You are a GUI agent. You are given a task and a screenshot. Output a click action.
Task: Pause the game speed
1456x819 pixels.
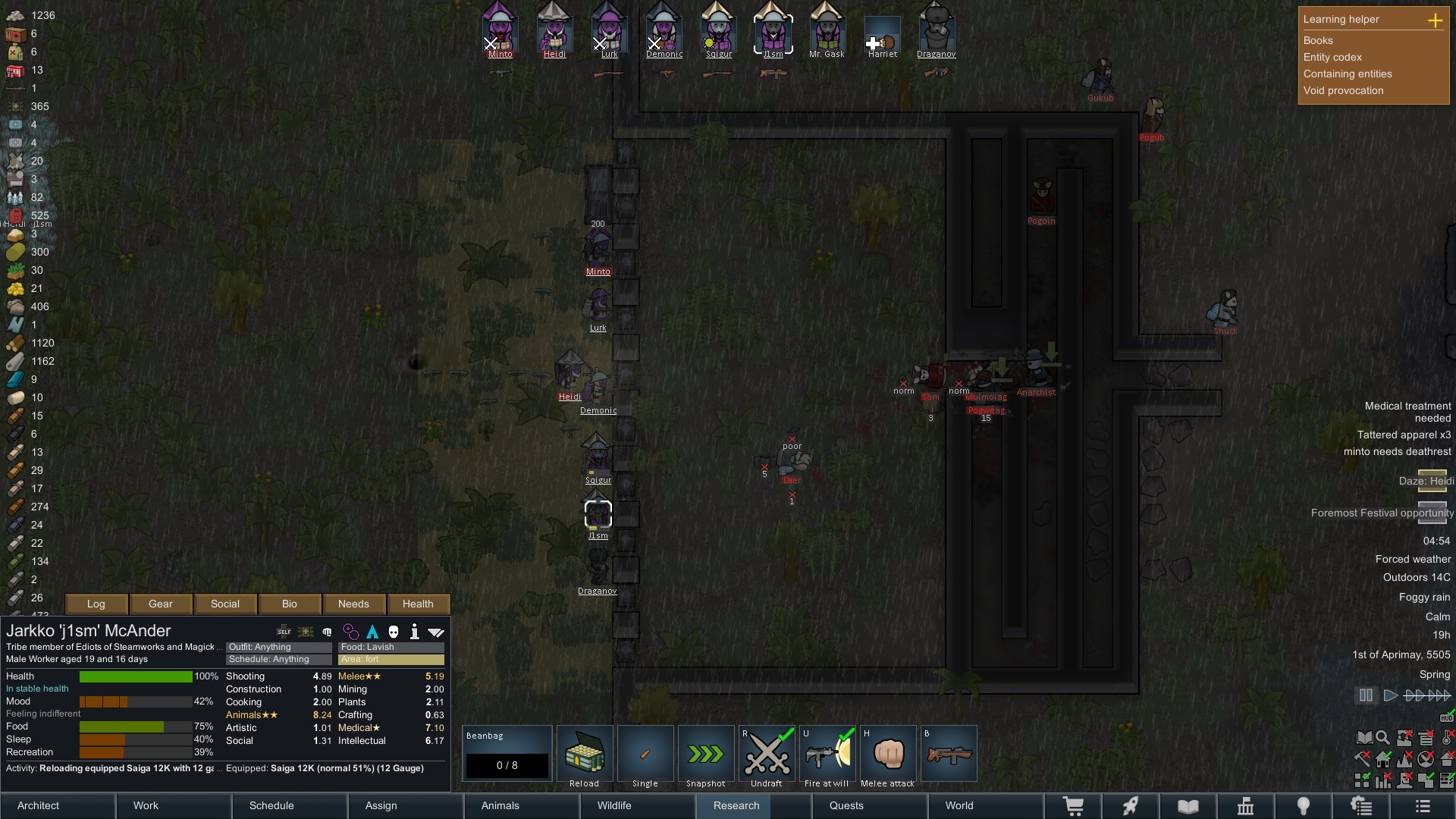click(x=1366, y=695)
